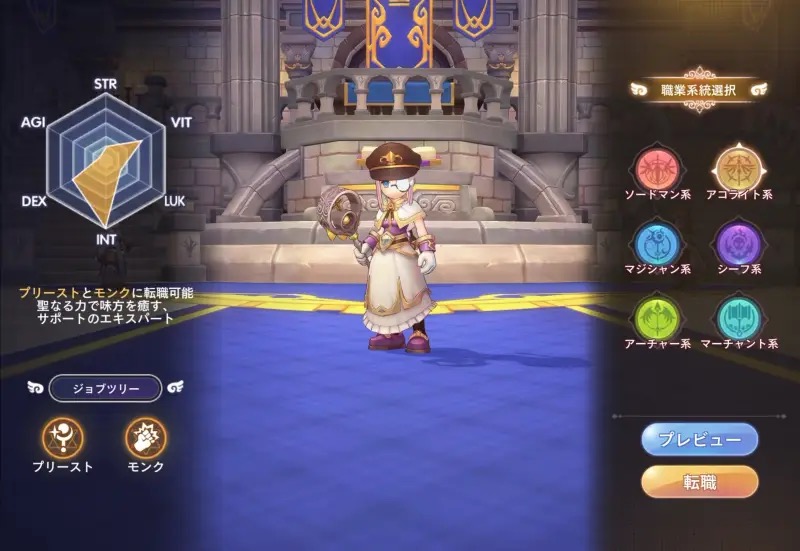Viewport: 800px width, 551px height.
Task: Choose the アコライト系 job class icon
Action: pyautogui.click(x=740, y=167)
